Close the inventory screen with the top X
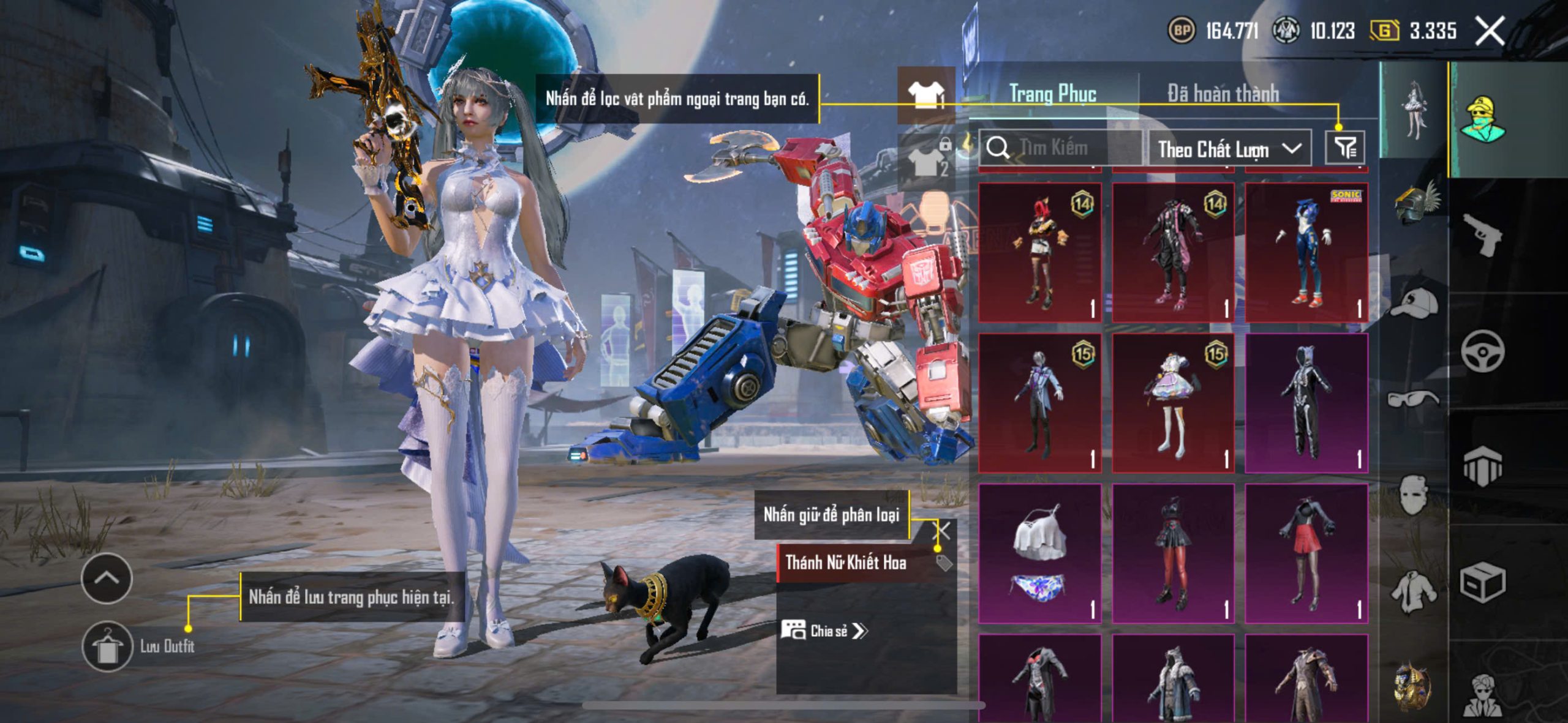Viewport: 1568px width, 723px height. 1490,31
